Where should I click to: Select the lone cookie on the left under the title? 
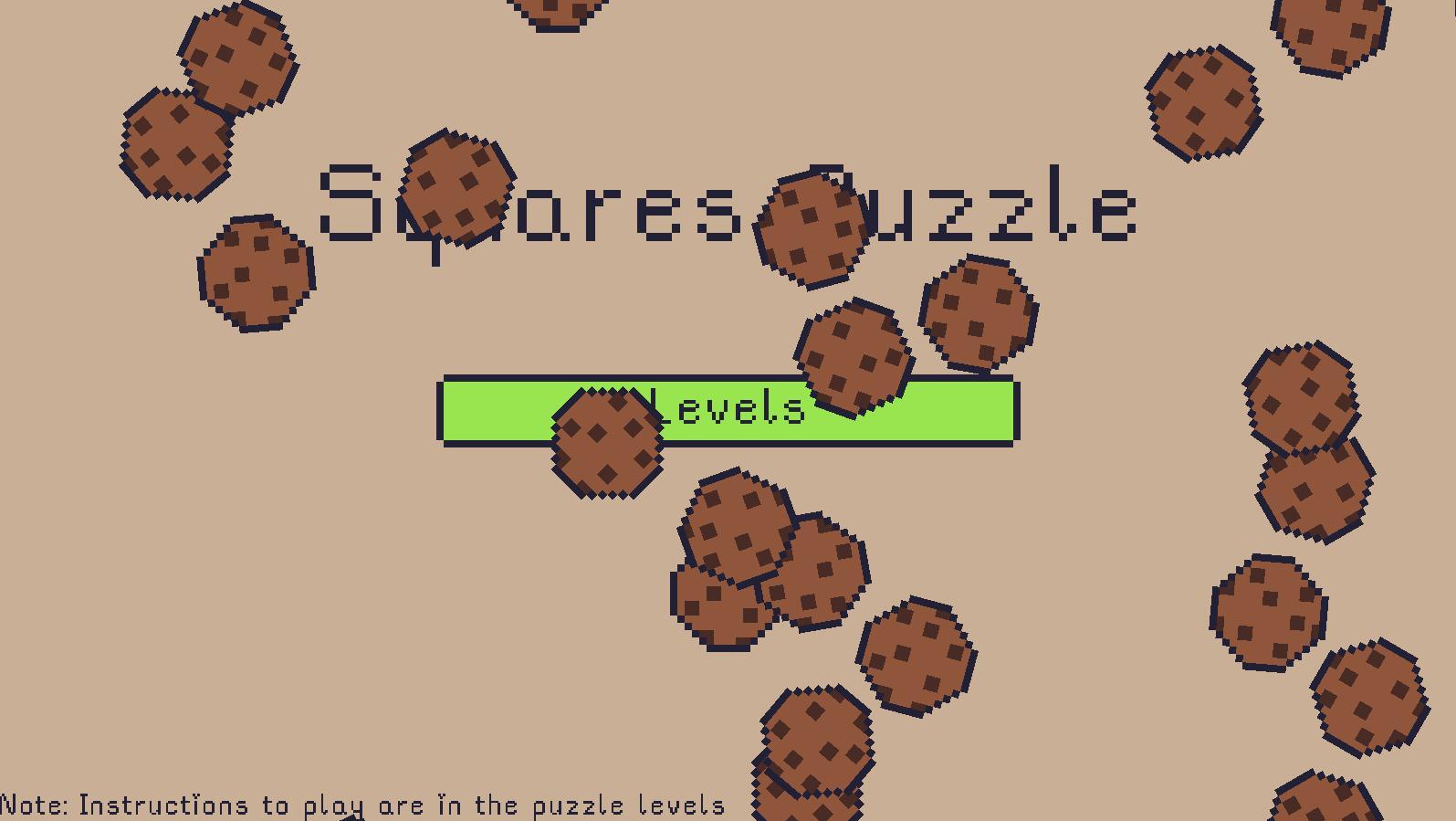pos(256,274)
